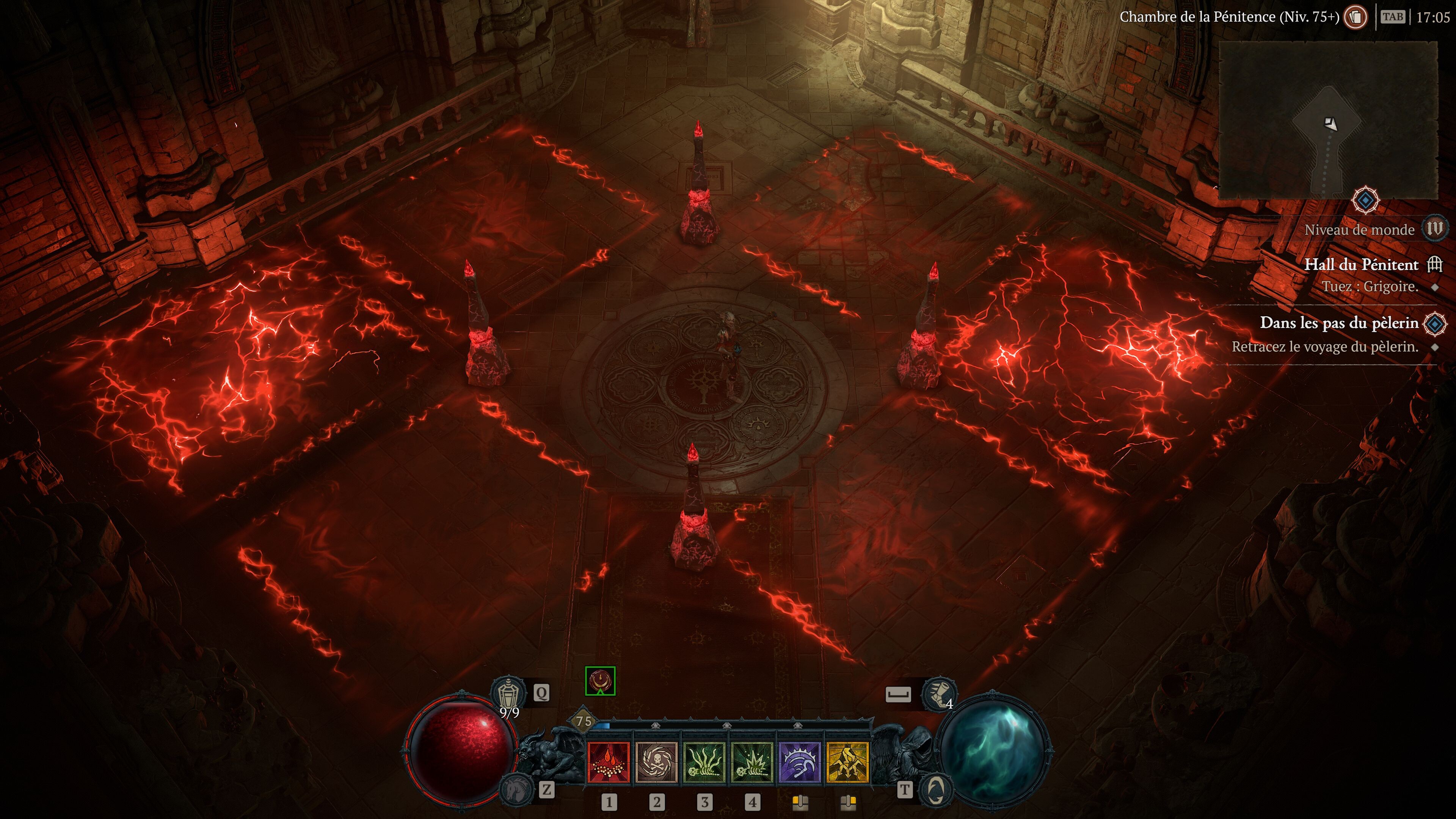Cast the green corpse tendrils skill
Viewport: 1456px width, 819px height.
704,763
